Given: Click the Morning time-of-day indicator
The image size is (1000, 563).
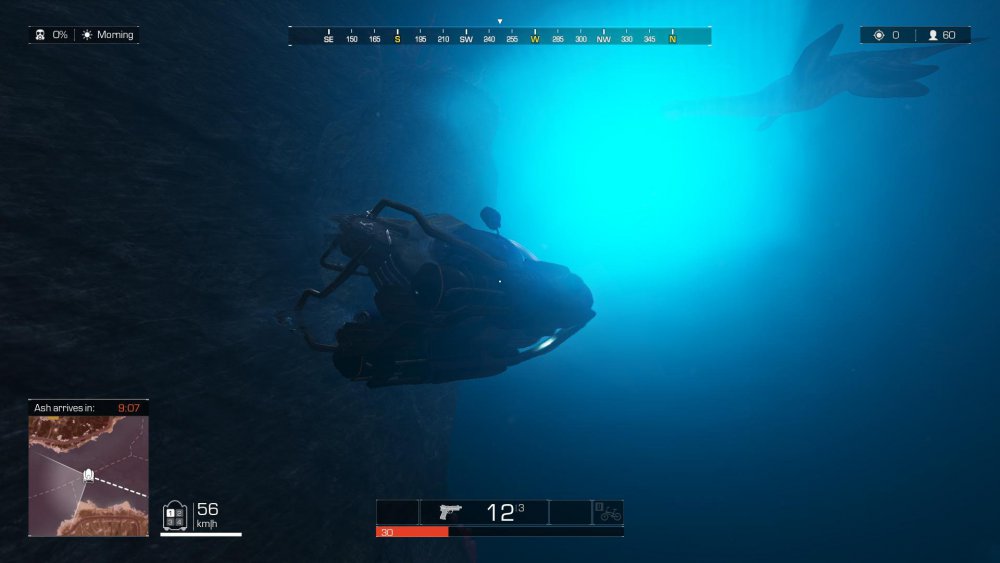Looking at the screenshot, I should (x=108, y=35).
